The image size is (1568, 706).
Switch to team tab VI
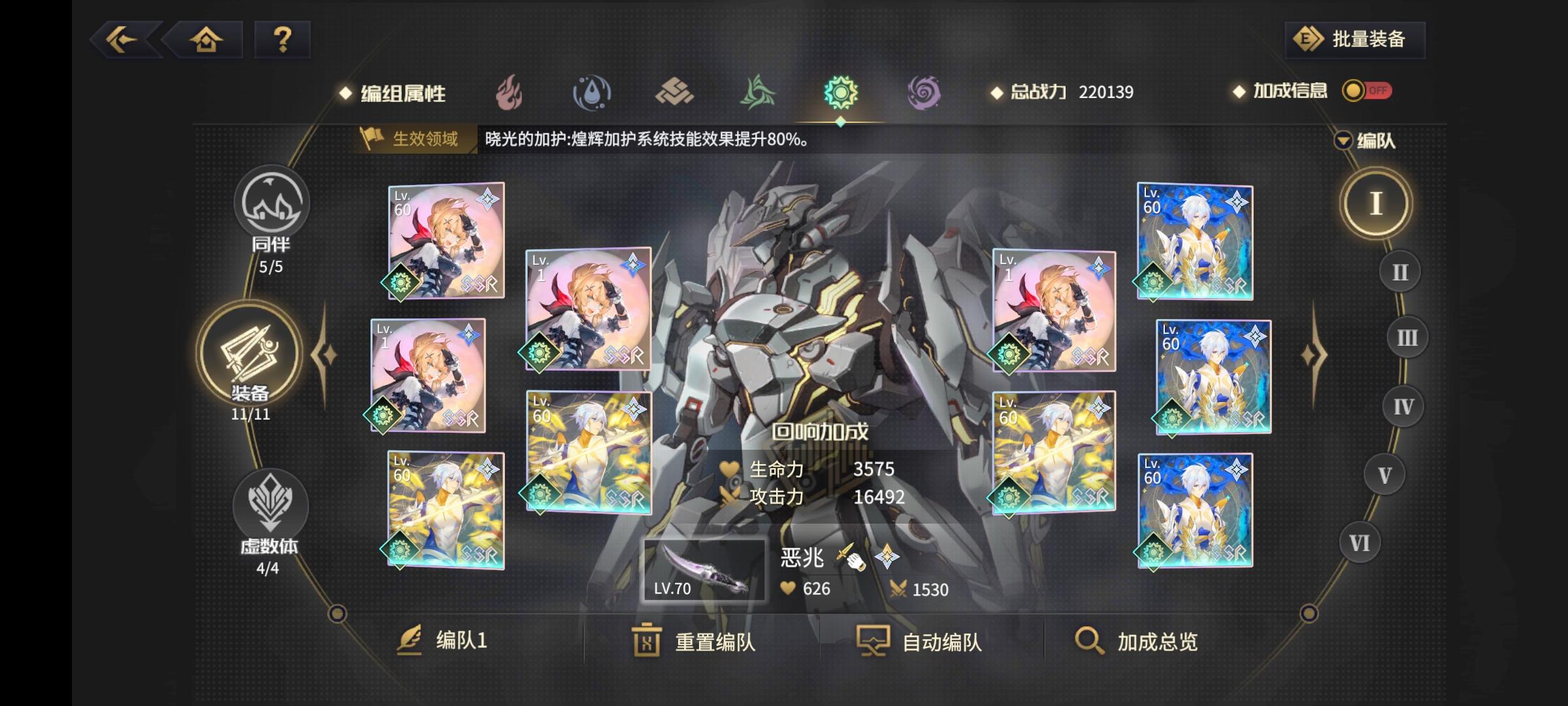(x=1360, y=541)
